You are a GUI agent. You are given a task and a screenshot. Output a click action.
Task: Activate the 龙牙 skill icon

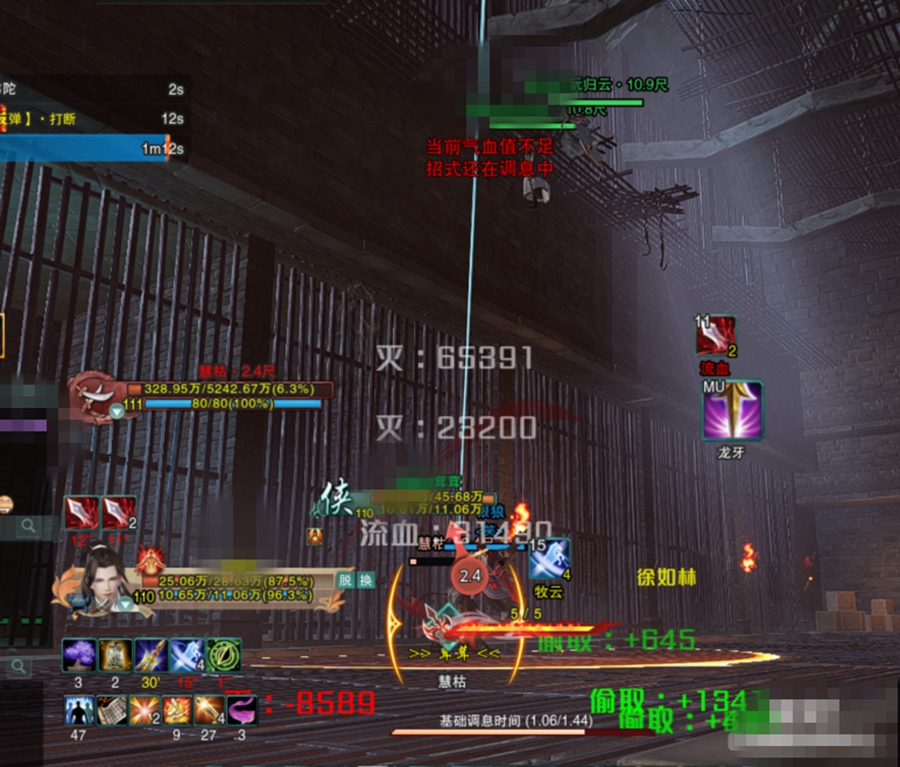point(732,411)
